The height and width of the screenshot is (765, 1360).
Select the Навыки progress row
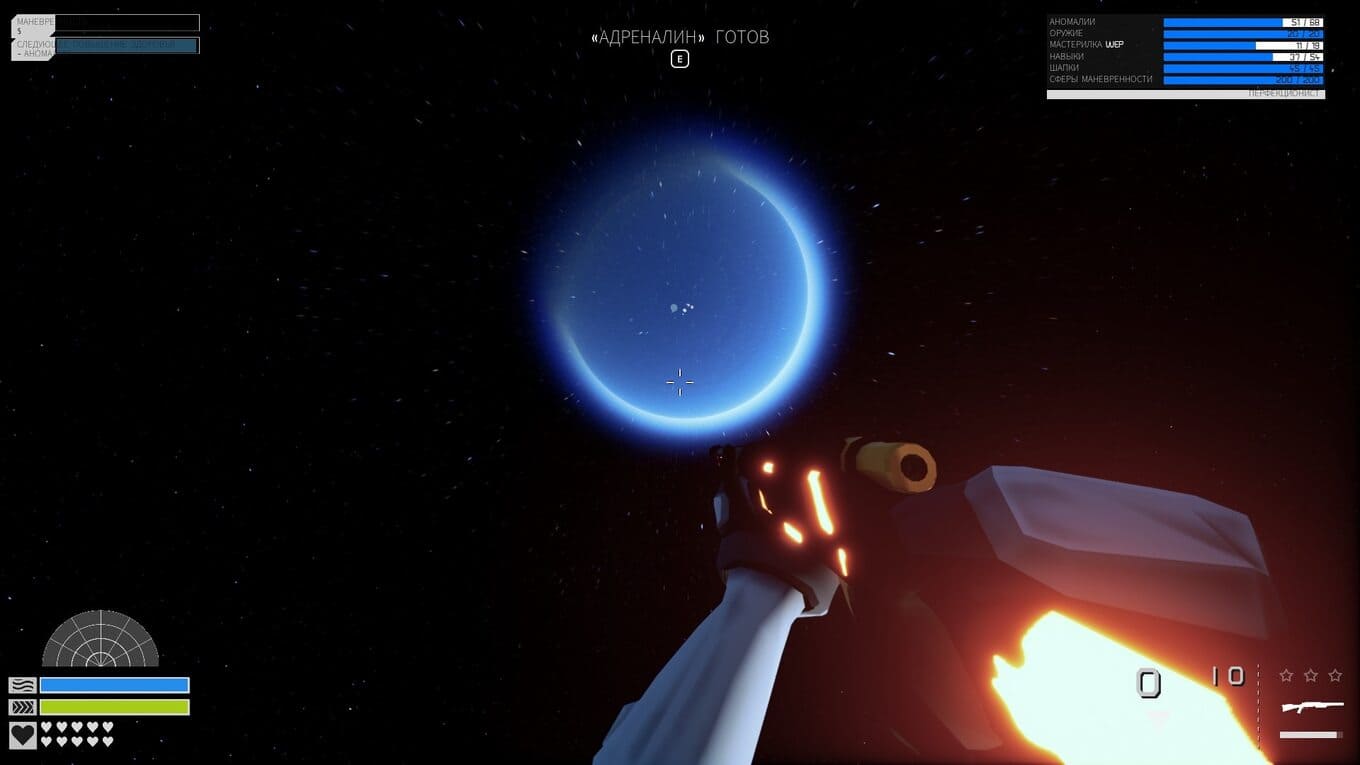point(1185,56)
